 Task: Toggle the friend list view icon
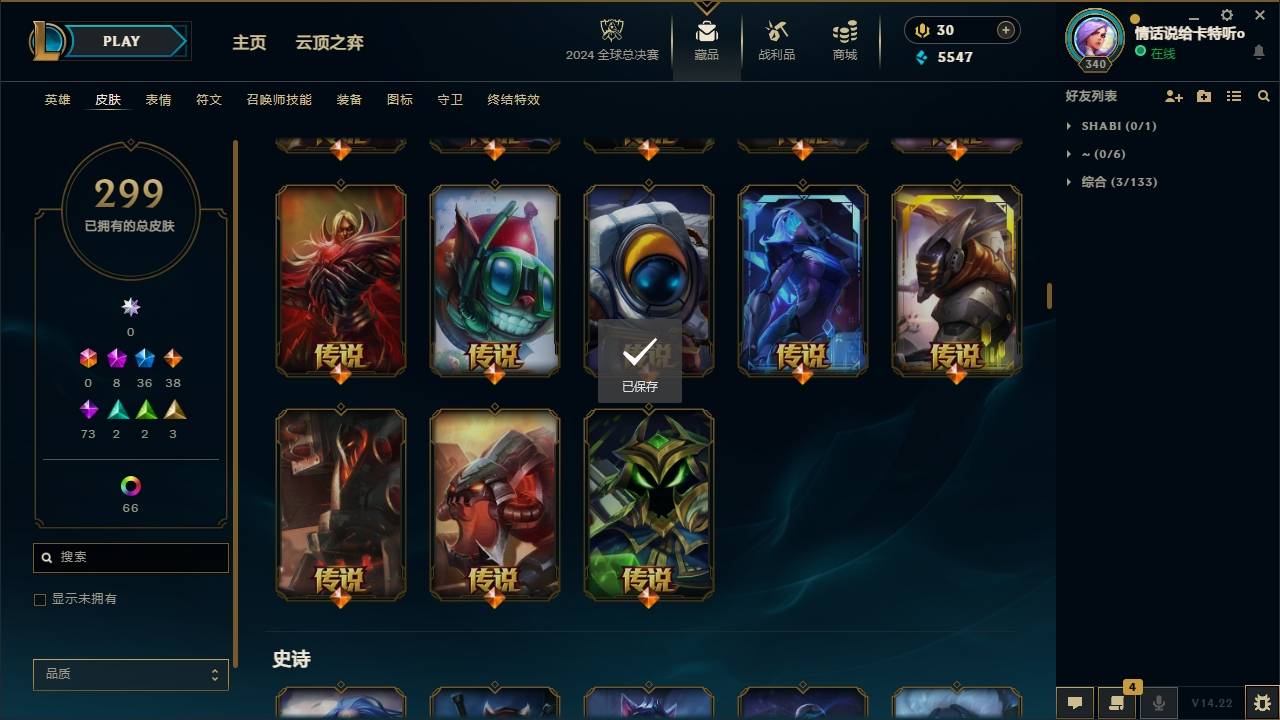click(x=1234, y=96)
